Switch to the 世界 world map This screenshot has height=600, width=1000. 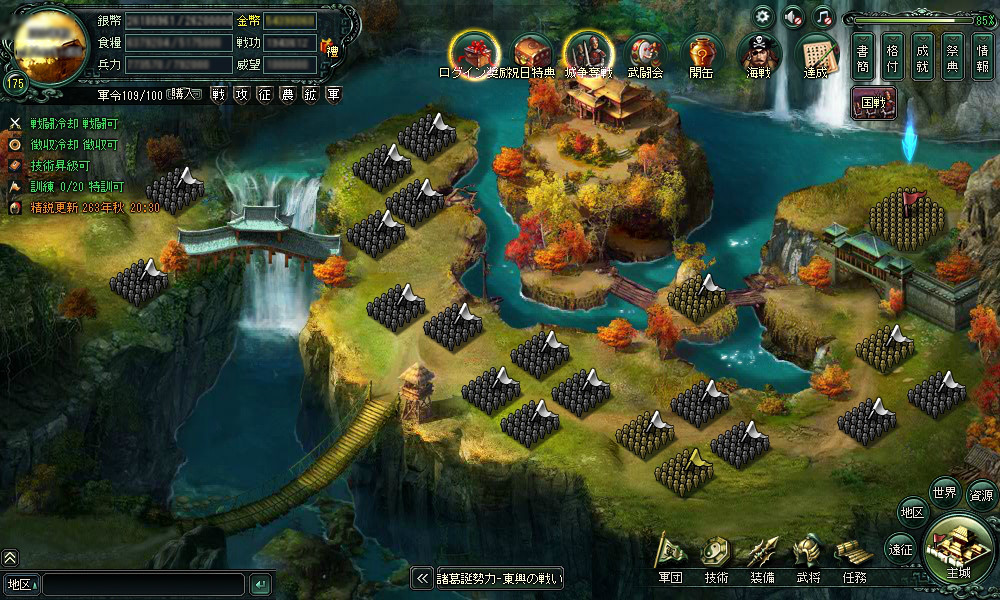coord(944,492)
